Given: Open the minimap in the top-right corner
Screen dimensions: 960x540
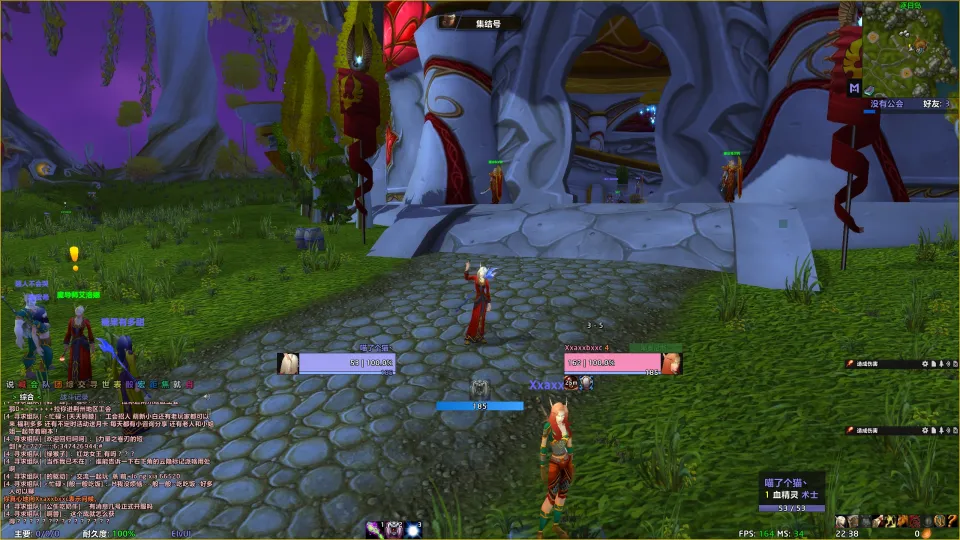Looking at the screenshot, I should click(x=910, y=47).
